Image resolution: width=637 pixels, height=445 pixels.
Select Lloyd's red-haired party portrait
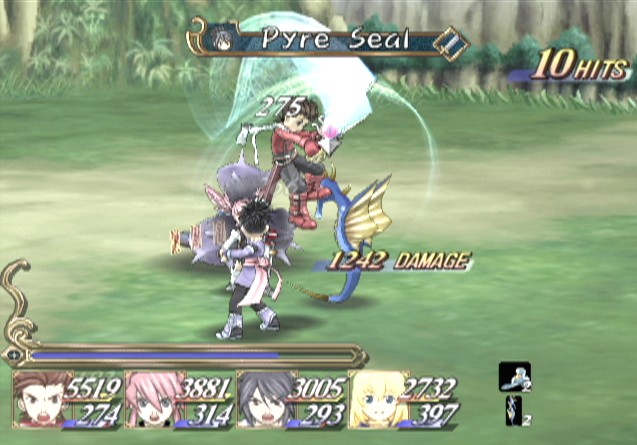(41, 402)
